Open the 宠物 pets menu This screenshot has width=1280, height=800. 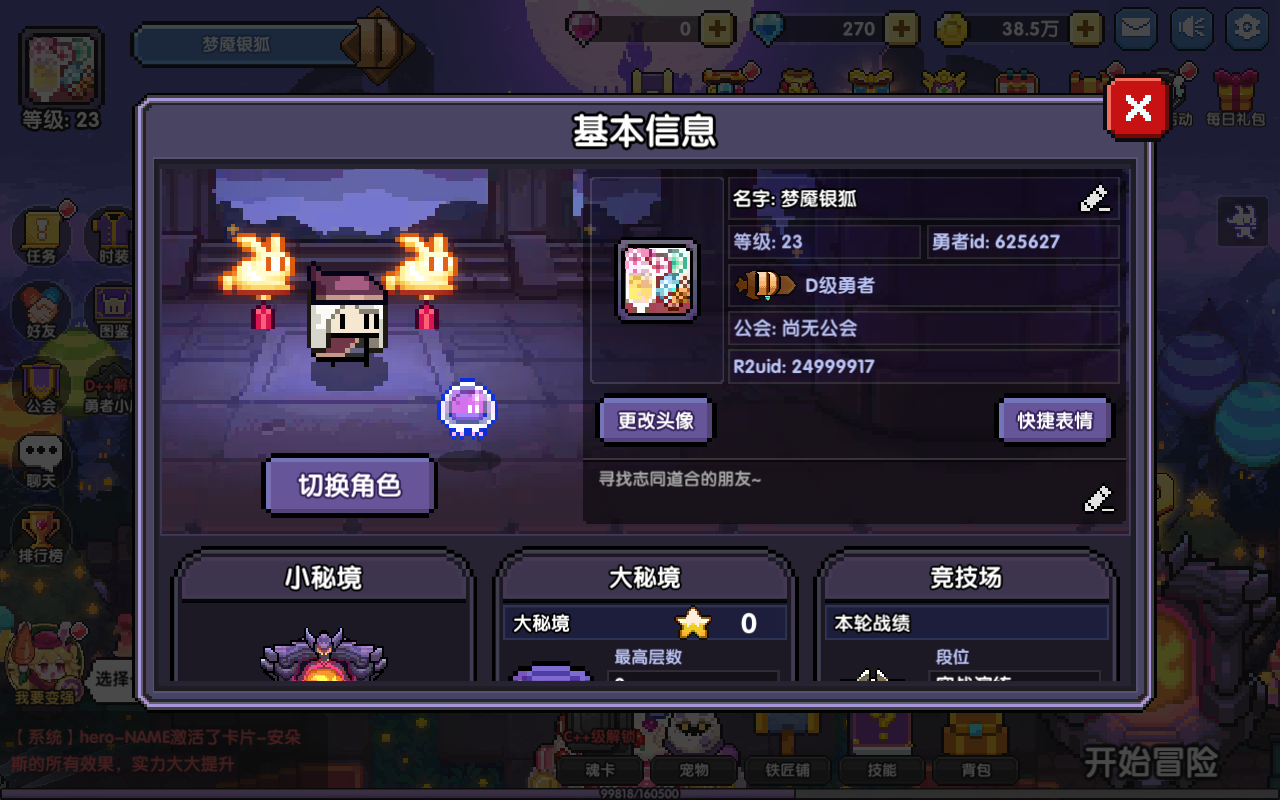(694, 770)
